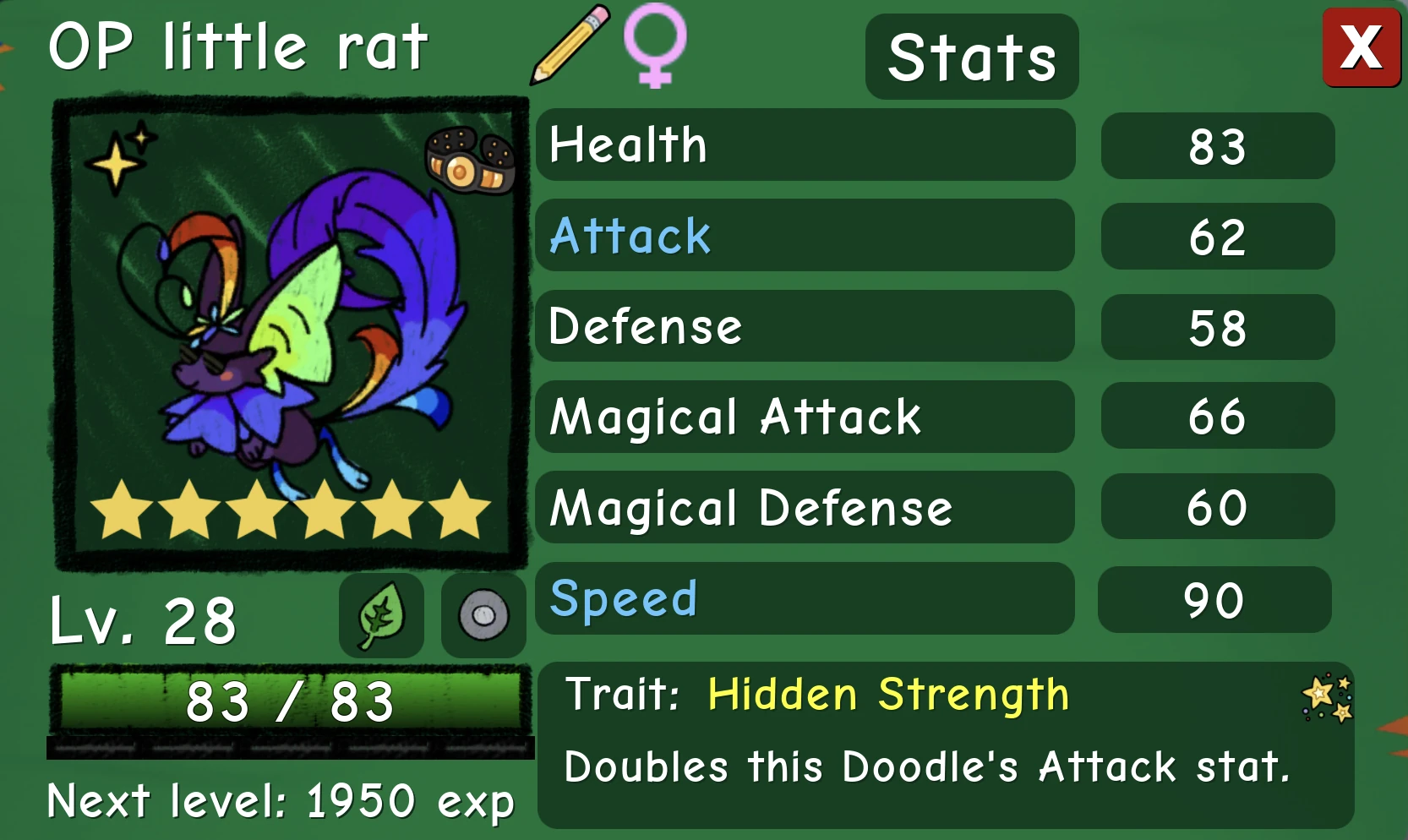This screenshot has width=1408, height=840.
Task: Click the Normal type disc icon
Action: click(483, 616)
